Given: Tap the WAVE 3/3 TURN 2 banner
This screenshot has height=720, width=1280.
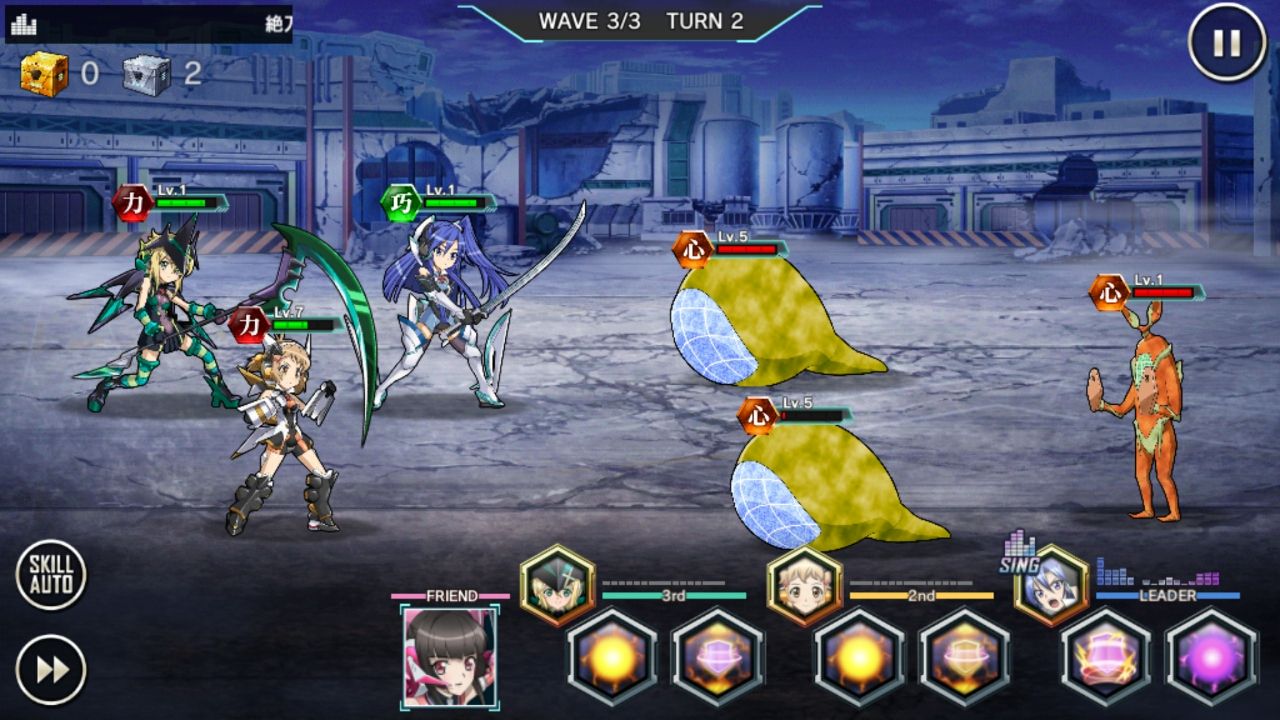Looking at the screenshot, I should click(x=638, y=18).
